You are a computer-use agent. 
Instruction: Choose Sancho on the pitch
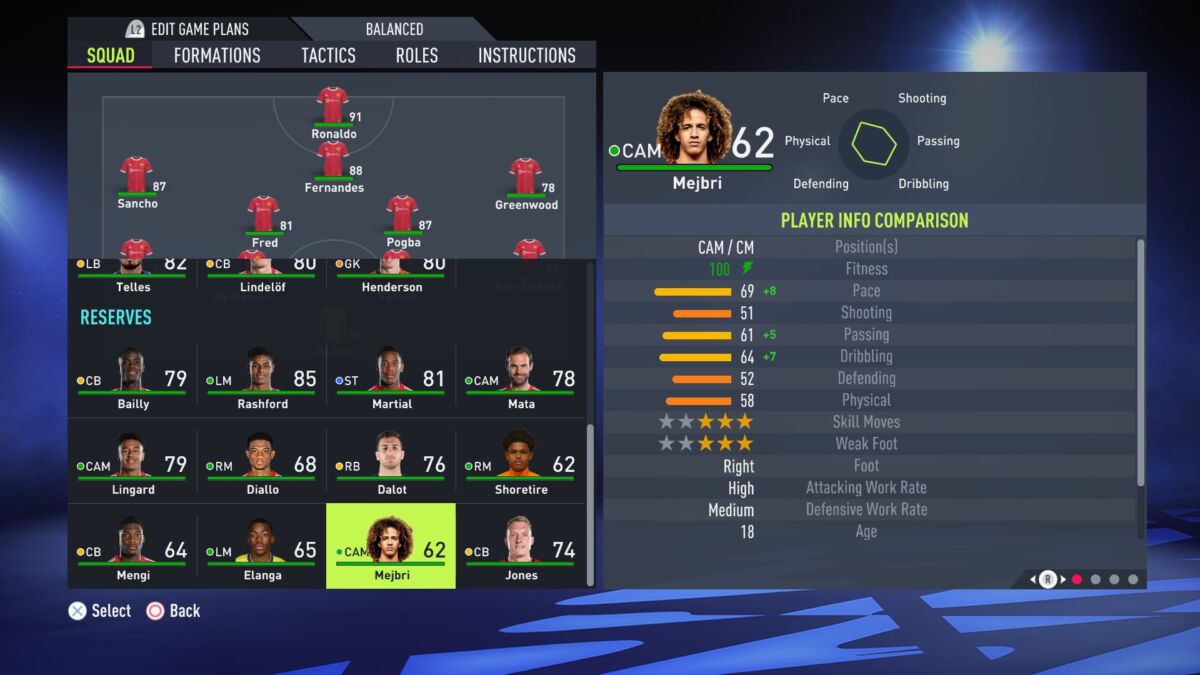coord(137,176)
